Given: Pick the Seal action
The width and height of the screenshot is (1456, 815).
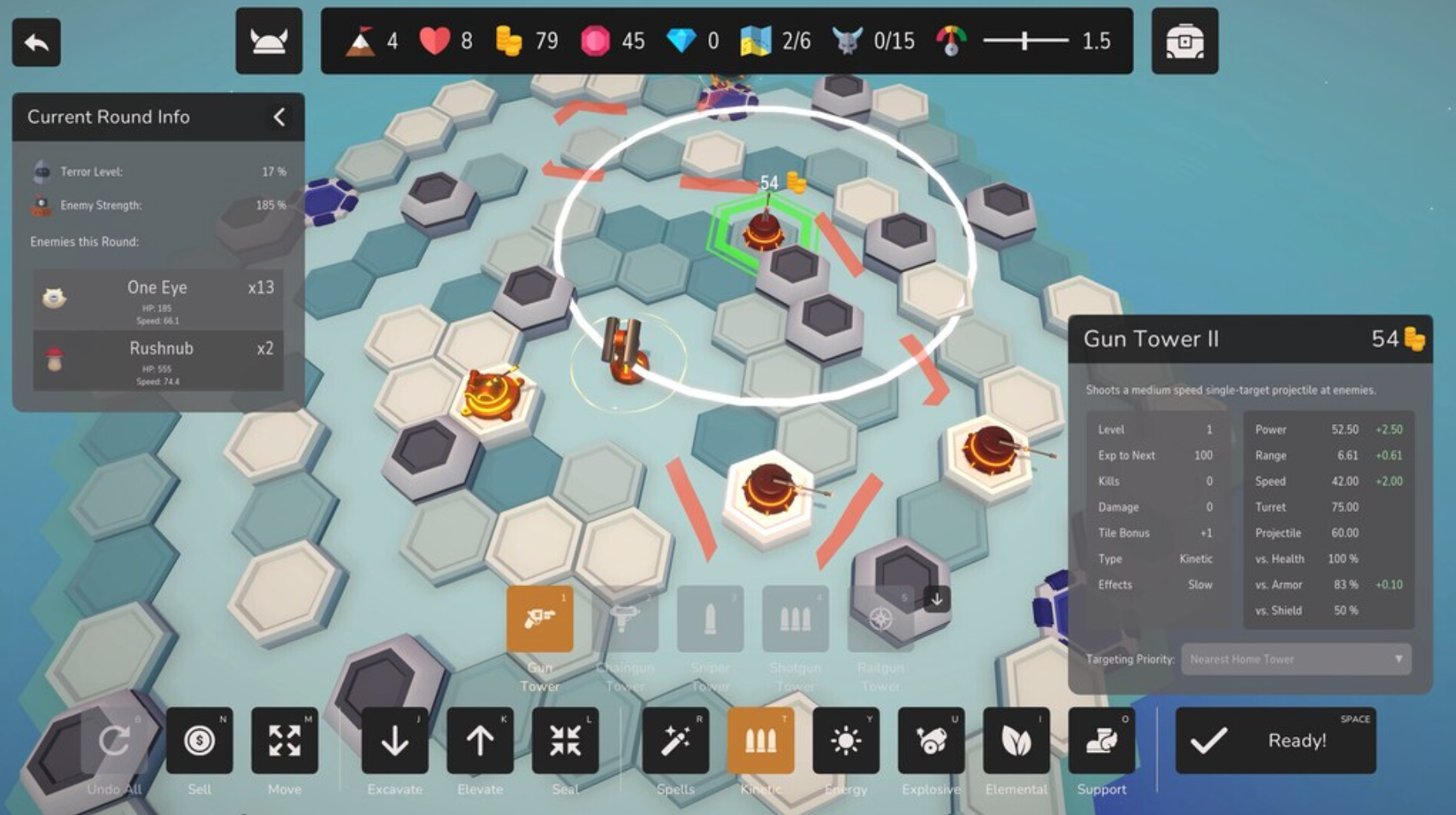Looking at the screenshot, I should pos(565,741).
